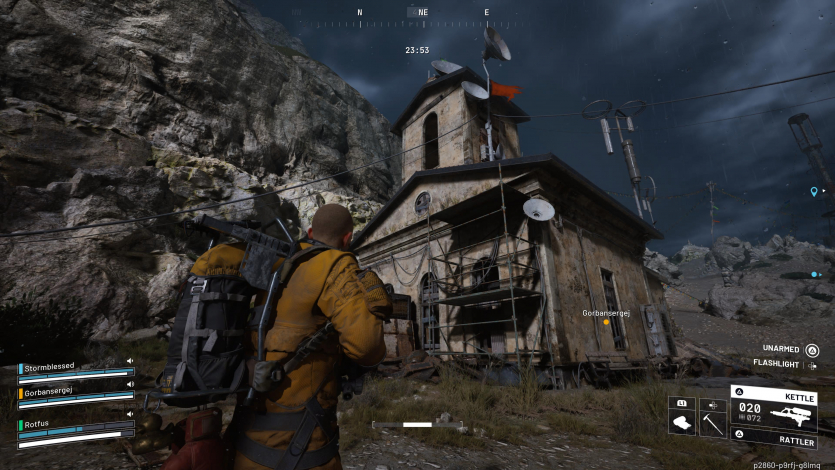Viewport: 835px width, 470px height.
Task: Select the blue location pin marker
Action: click(x=814, y=191)
